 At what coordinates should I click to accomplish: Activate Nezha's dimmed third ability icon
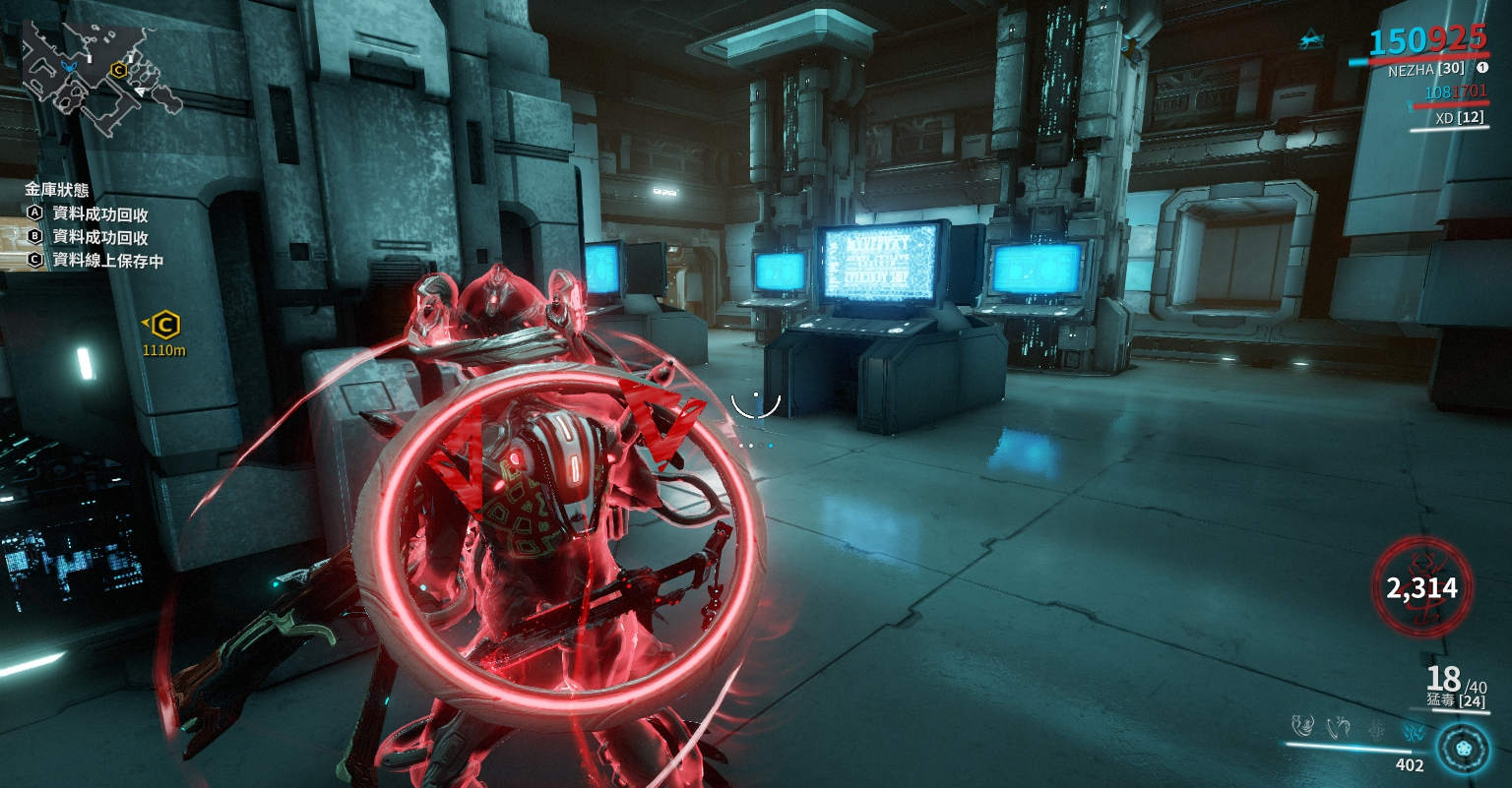1376,728
